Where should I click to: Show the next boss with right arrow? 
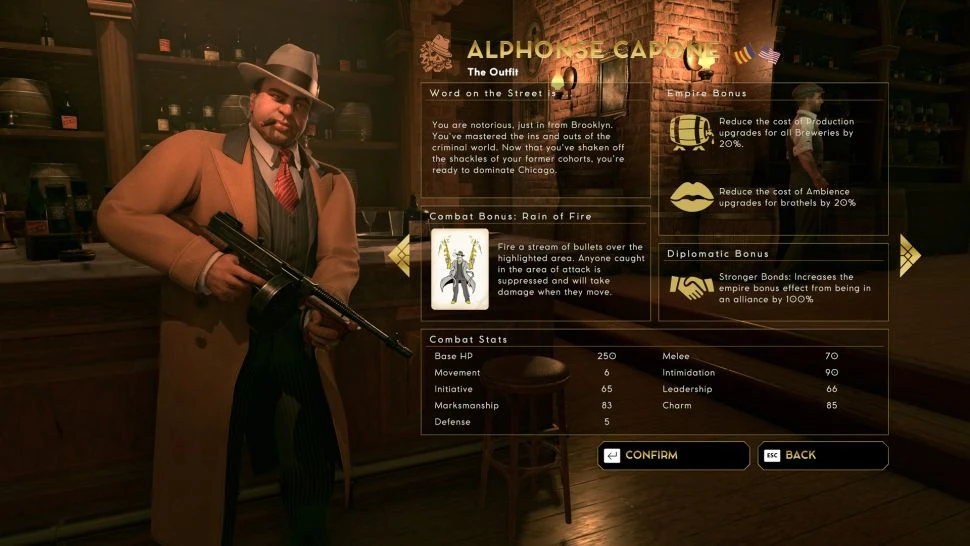pos(910,254)
